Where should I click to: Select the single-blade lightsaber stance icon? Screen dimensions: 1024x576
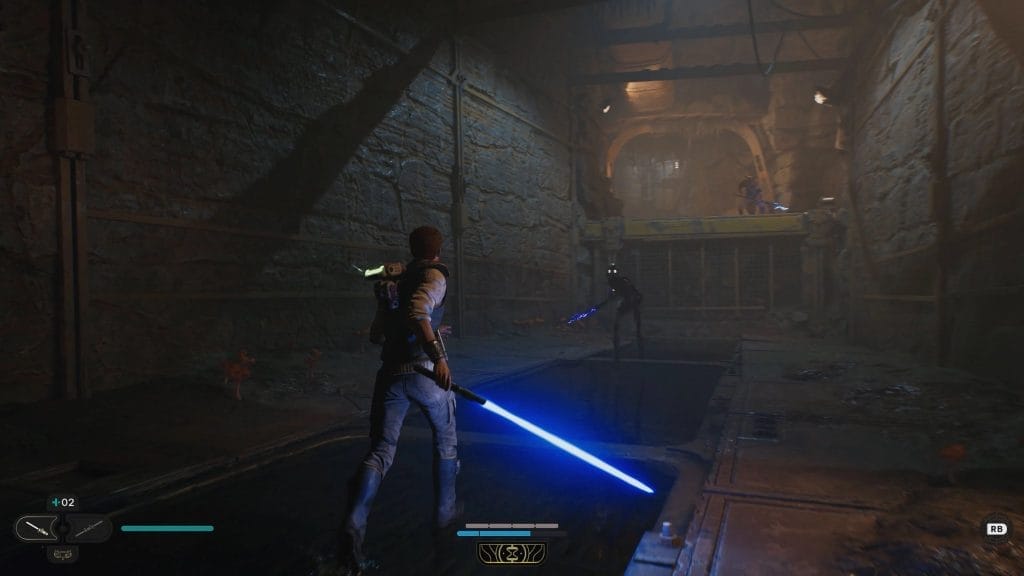pos(35,527)
